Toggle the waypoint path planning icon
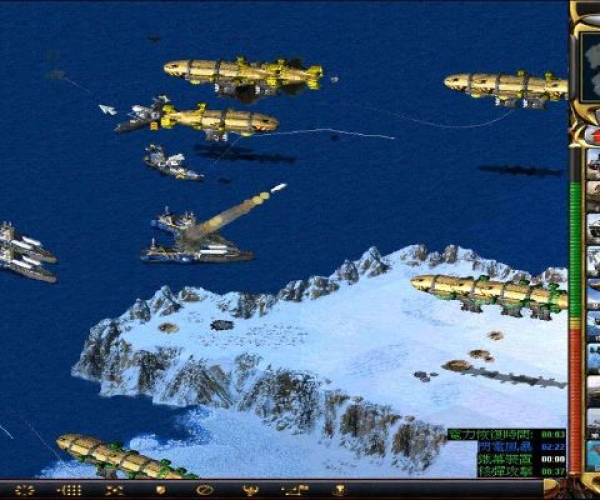 pyautogui.click(x=295, y=491)
